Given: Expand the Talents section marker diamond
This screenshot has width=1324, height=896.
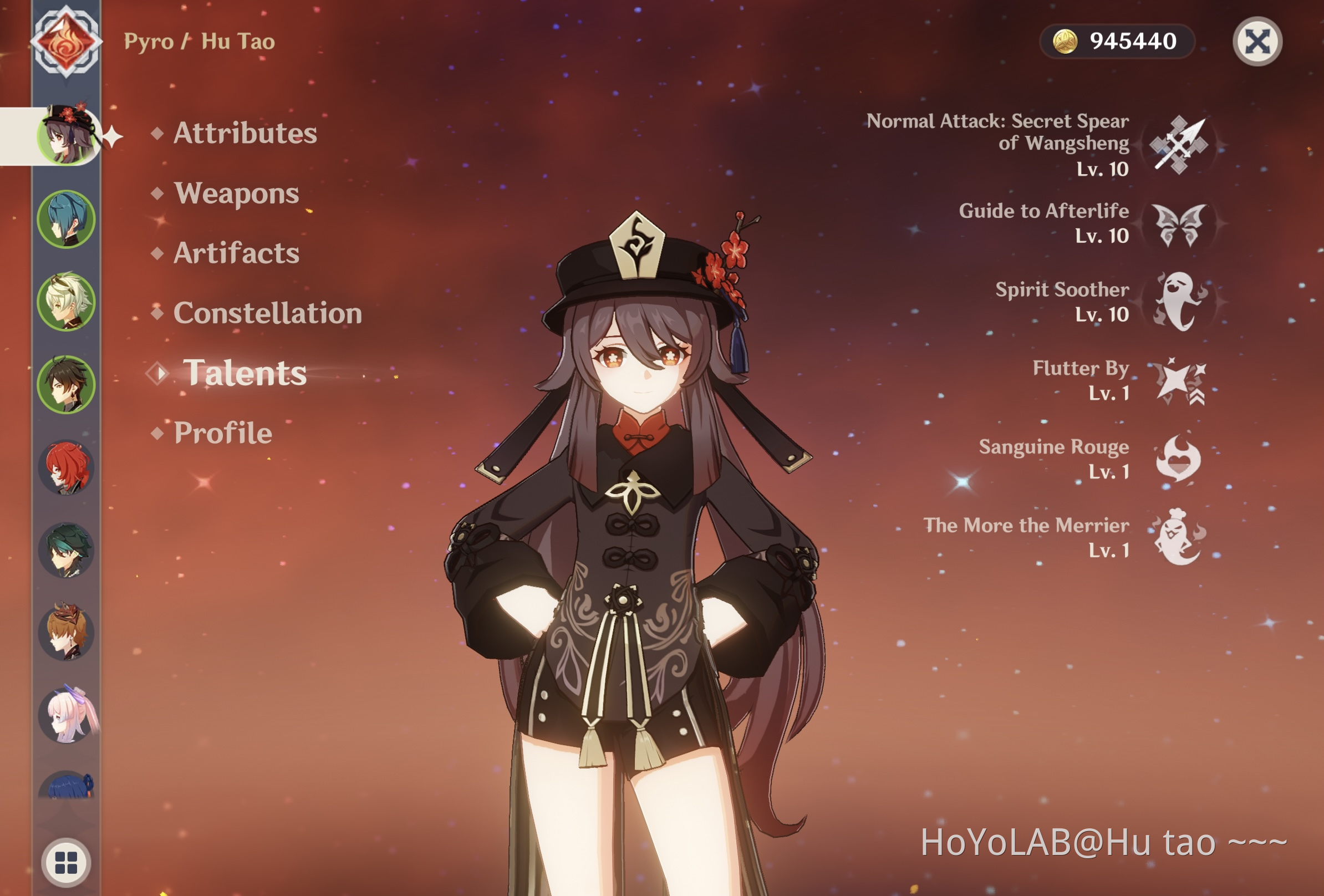Looking at the screenshot, I should [x=157, y=374].
